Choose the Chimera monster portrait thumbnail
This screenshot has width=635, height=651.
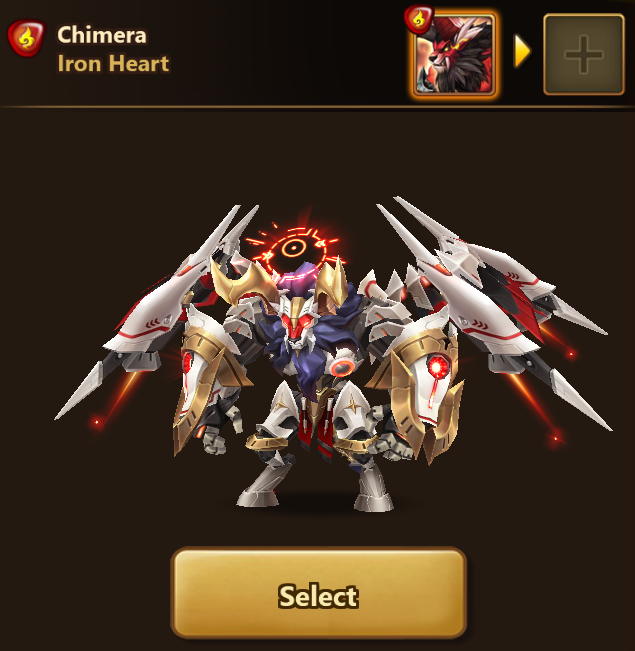(455, 55)
